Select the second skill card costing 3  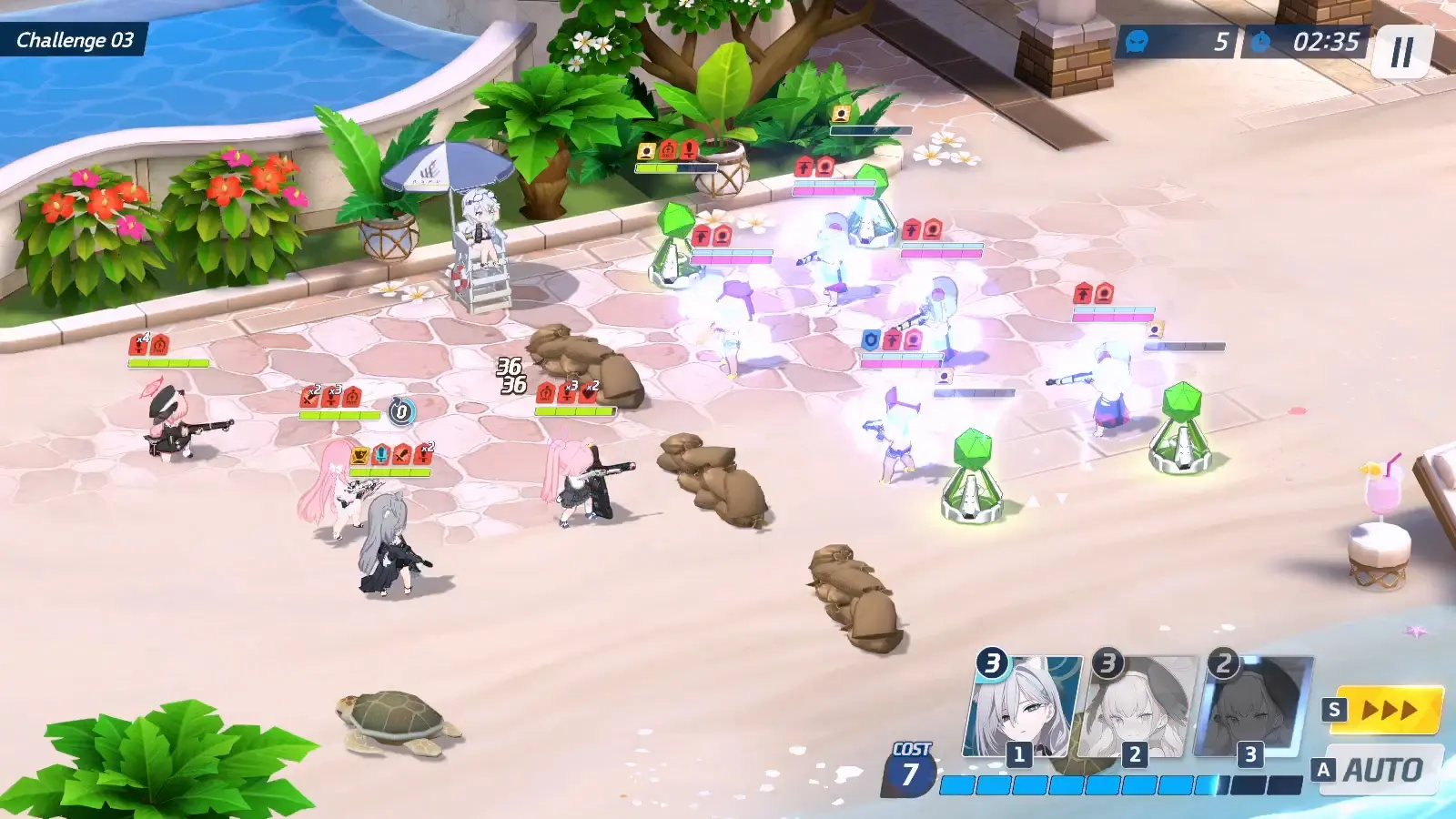coord(1137,708)
